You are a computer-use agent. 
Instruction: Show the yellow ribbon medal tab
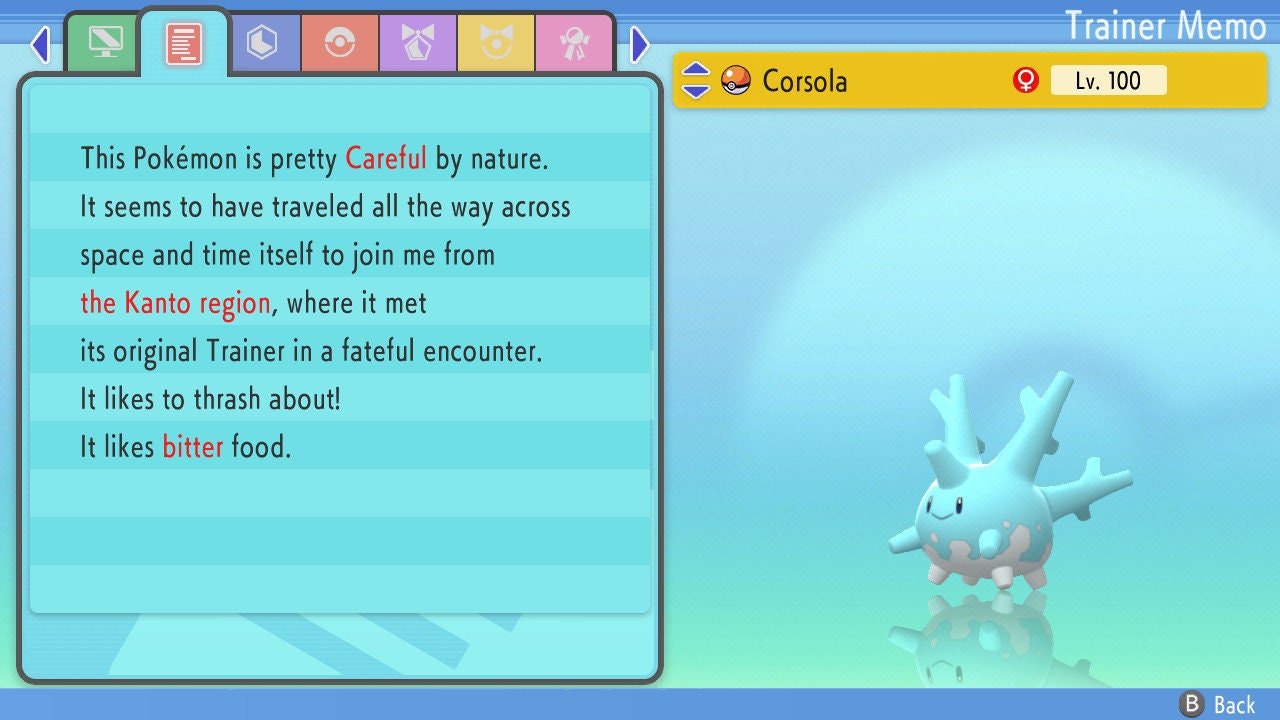[x=496, y=43]
